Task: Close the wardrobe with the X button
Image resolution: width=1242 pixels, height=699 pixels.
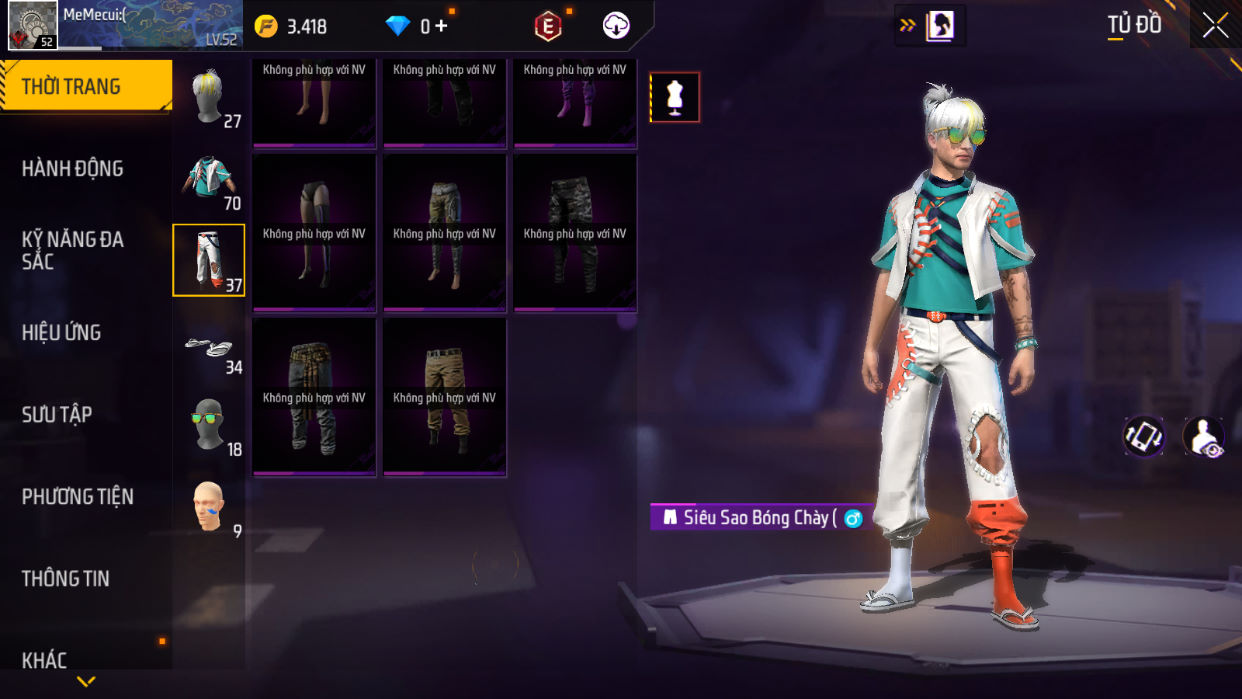Action: (1215, 26)
